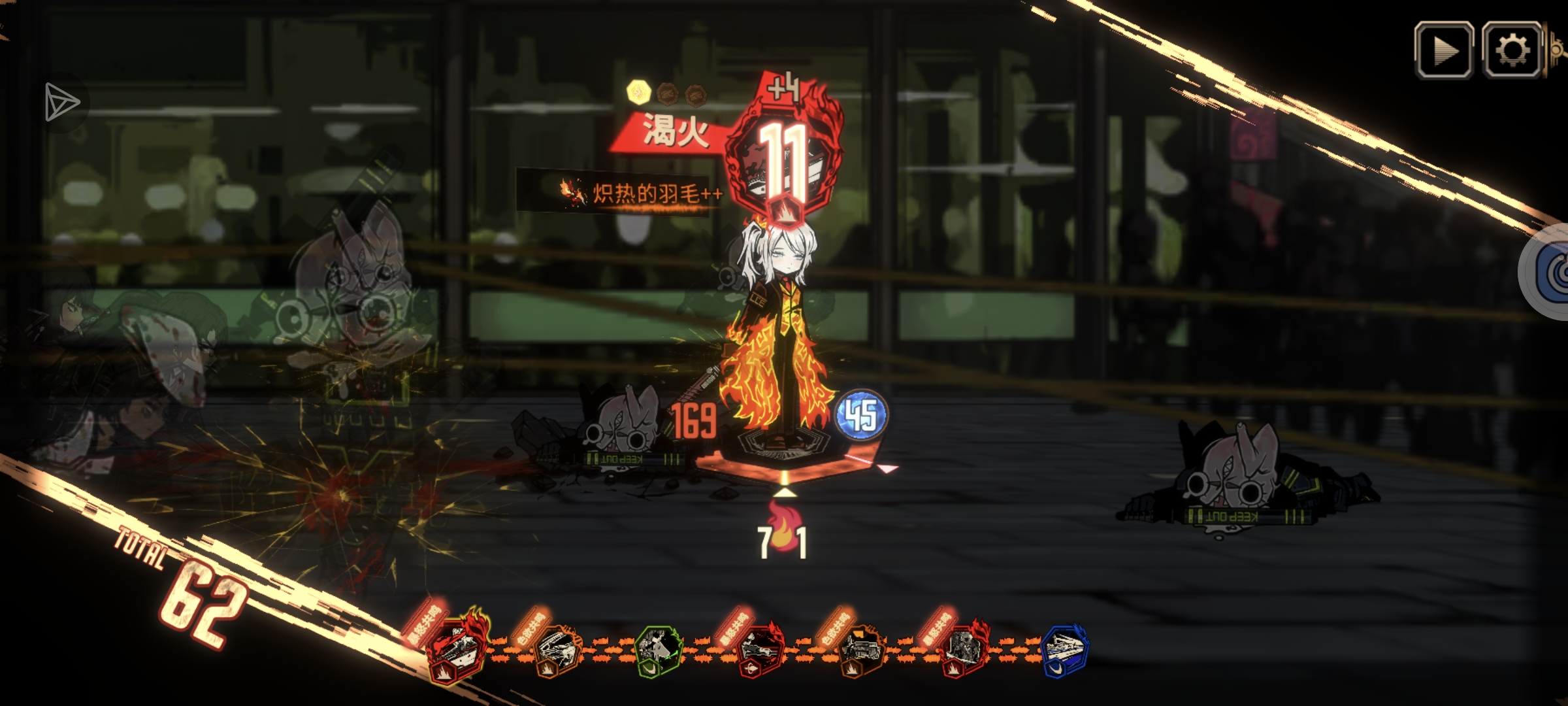Select the green skill icon in chain
Viewport: 1568px width, 706px height.
pos(659,650)
